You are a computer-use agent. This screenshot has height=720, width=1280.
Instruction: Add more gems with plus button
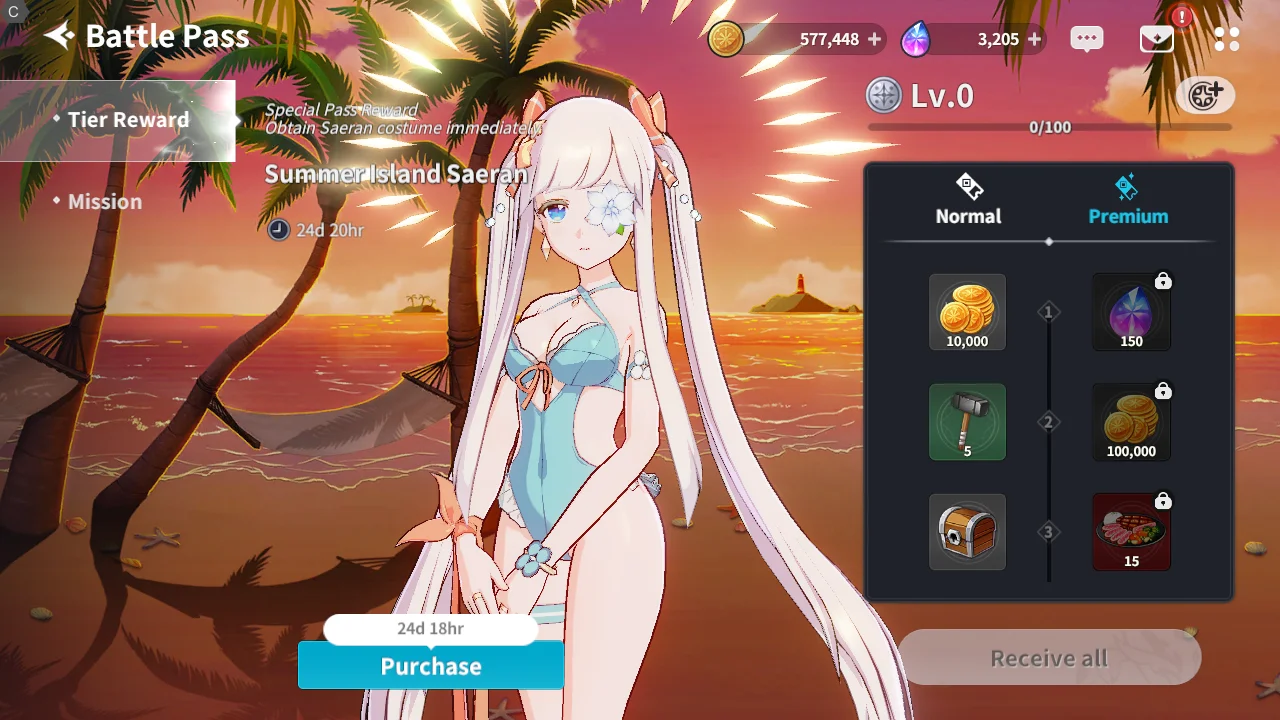pyautogui.click(x=1034, y=40)
